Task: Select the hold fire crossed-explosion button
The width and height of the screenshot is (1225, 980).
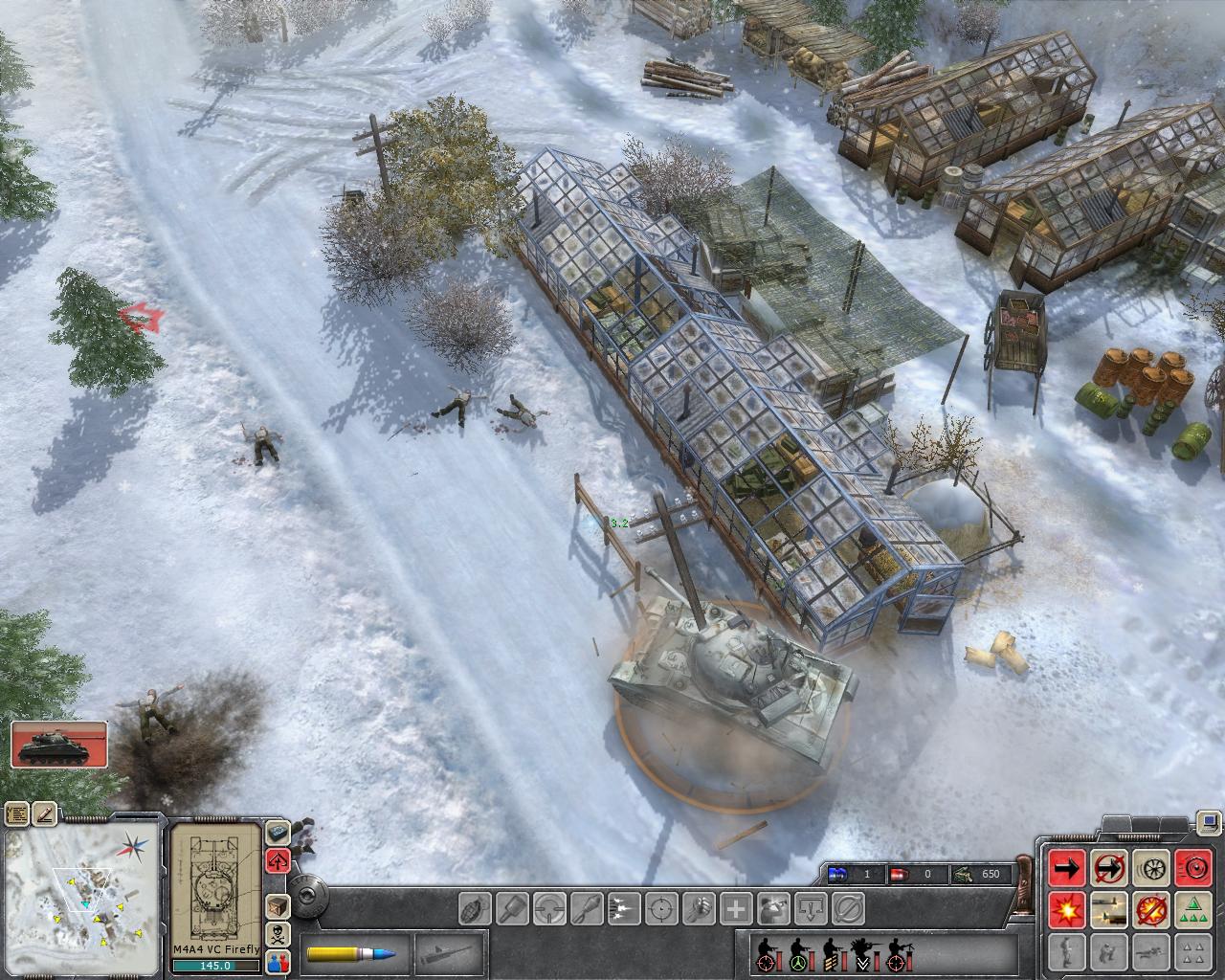Action: tap(1150, 910)
